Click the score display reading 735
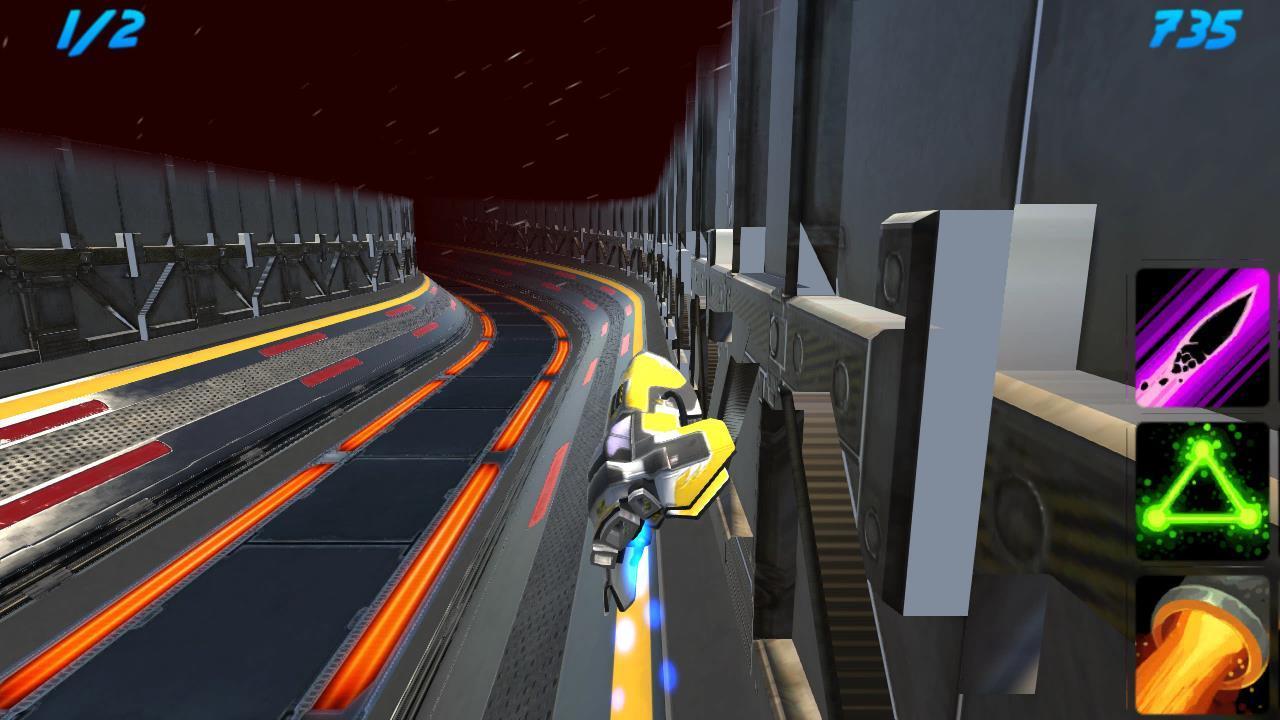Image resolution: width=1280 pixels, height=720 pixels. point(1196,29)
